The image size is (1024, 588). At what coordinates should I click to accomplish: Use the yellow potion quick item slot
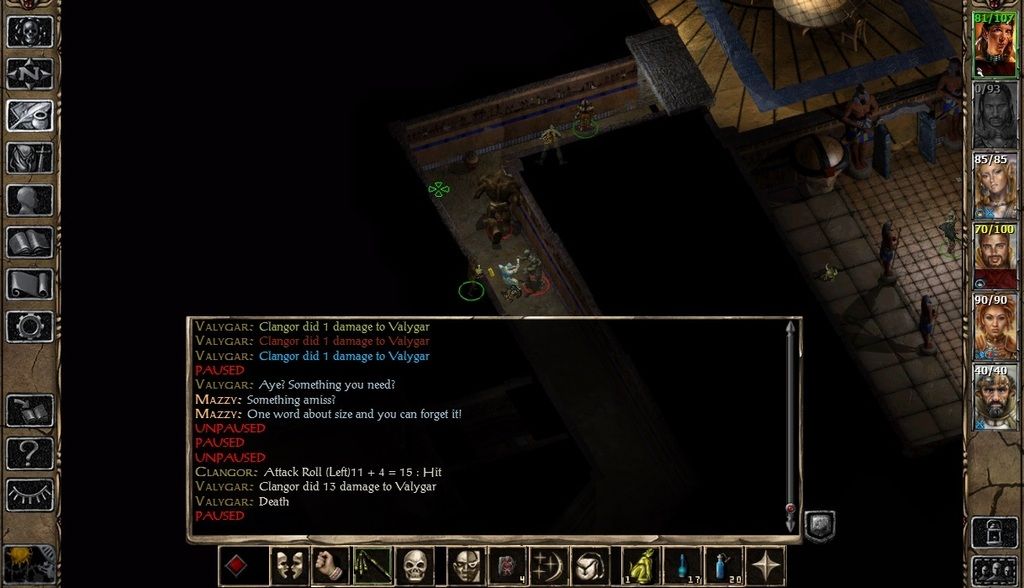tap(640, 566)
